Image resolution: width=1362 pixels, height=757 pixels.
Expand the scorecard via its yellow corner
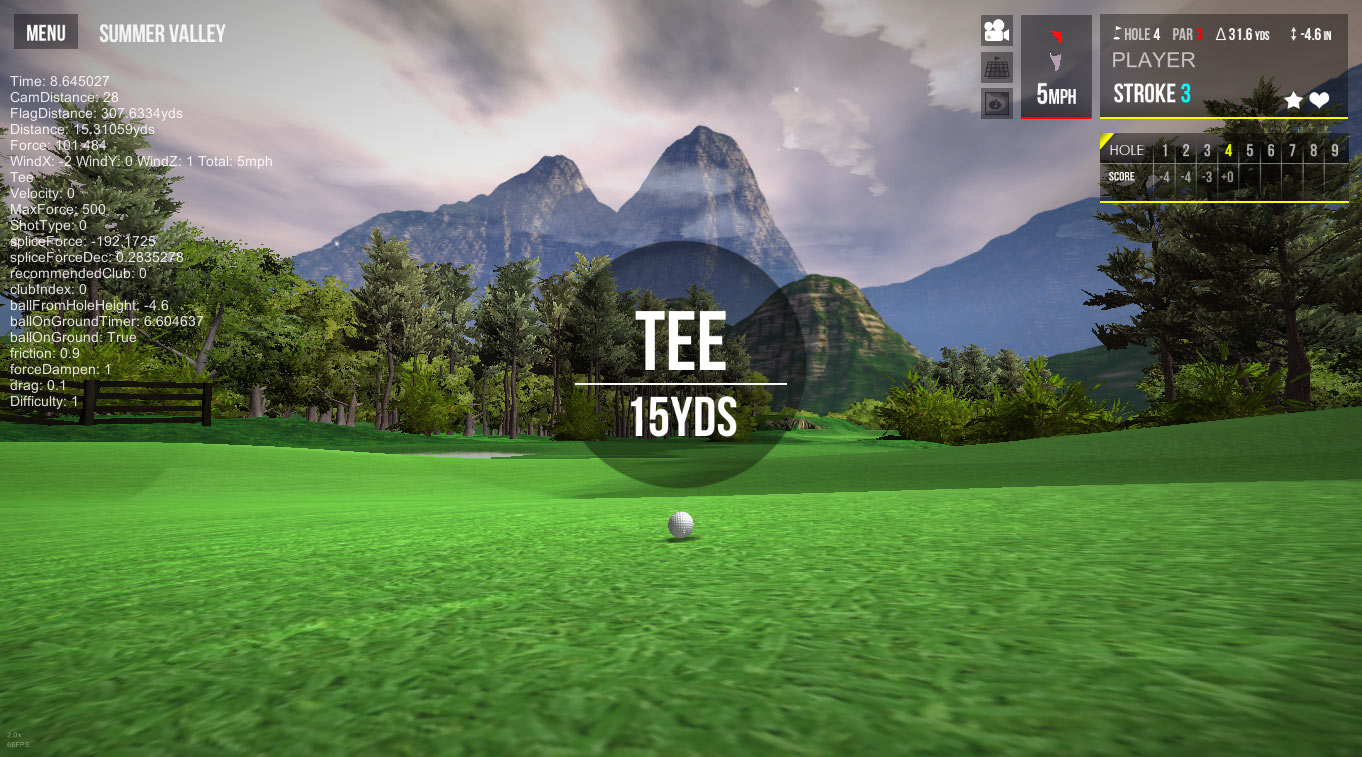1106,140
